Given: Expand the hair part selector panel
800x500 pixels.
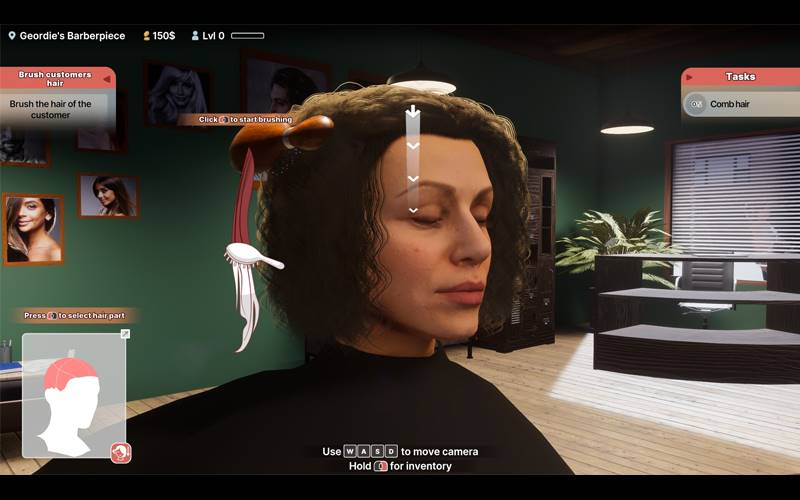Looking at the screenshot, I should pos(125,334).
